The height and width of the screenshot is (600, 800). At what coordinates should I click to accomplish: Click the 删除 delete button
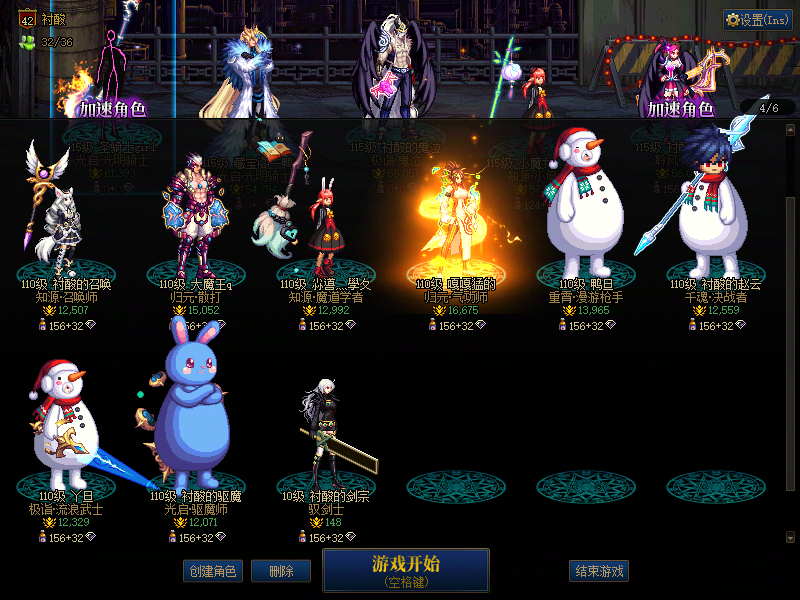(281, 571)
